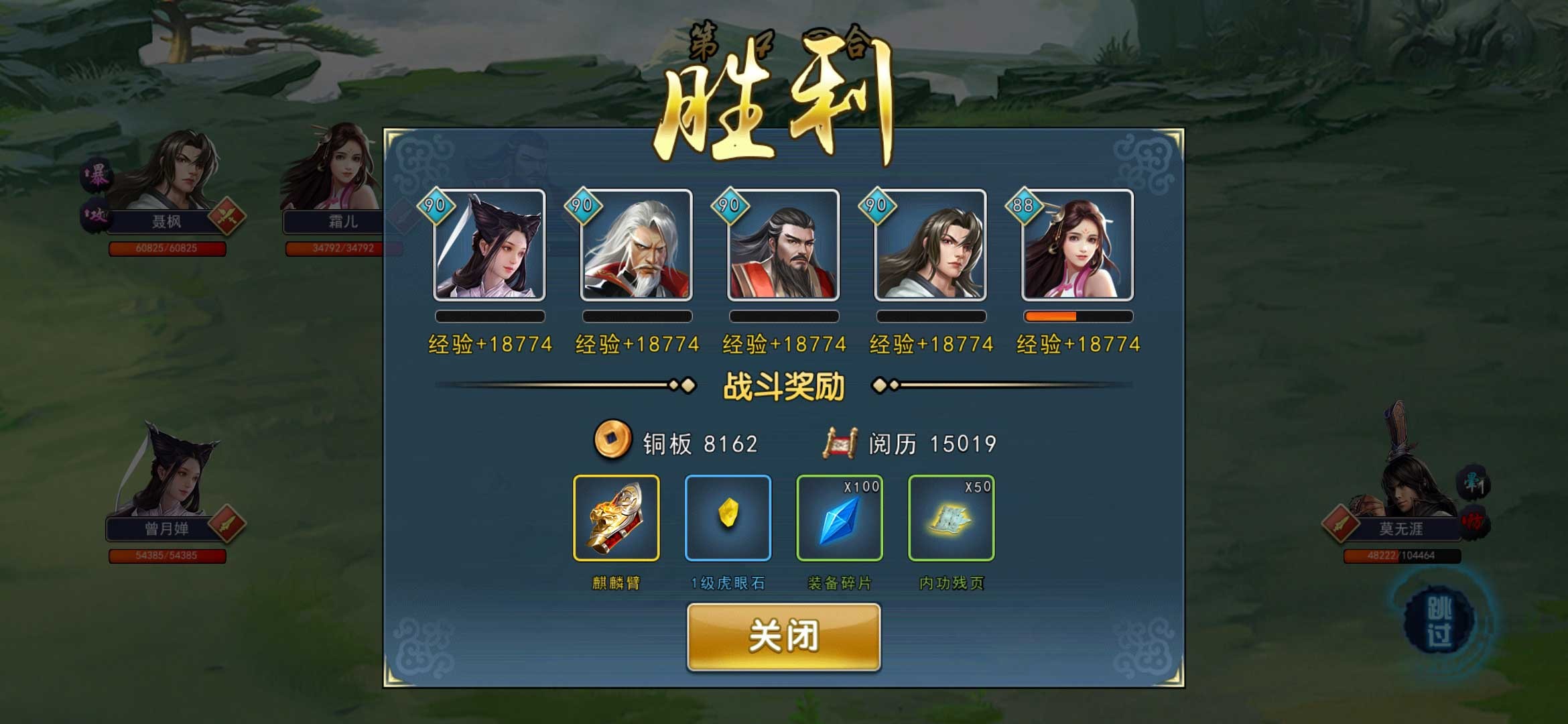This screenshot has width=1568, height=724.
Task: Click the 铜板 copper coin icon
Action: click(x=613, y=442)
